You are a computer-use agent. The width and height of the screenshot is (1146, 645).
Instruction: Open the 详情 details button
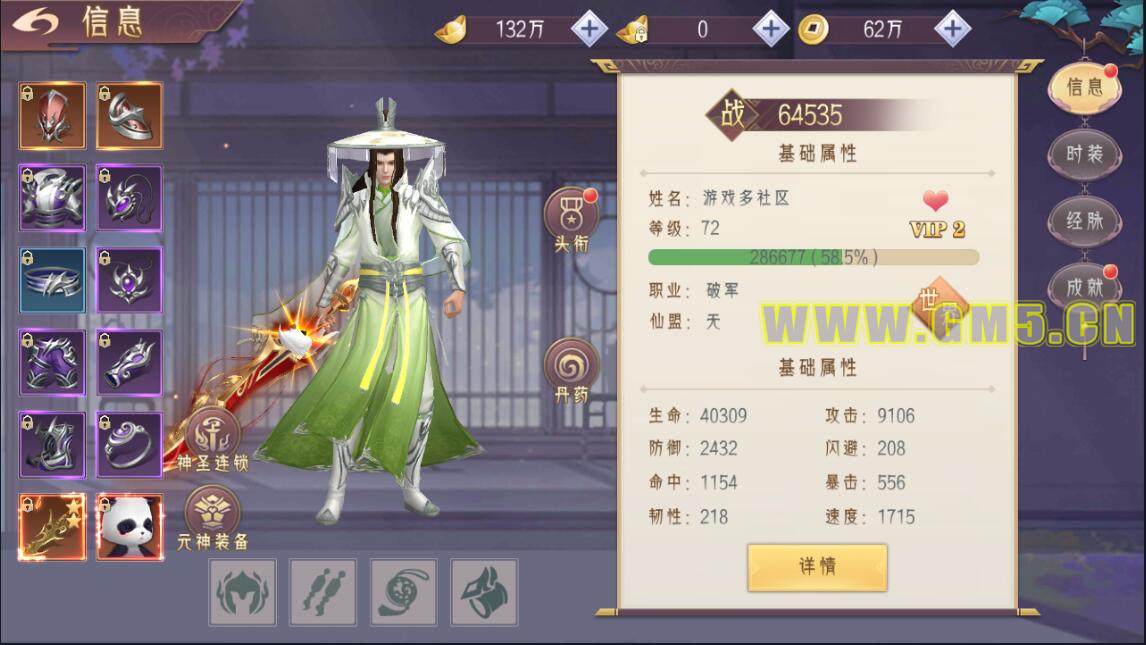click(x=817, y=567)
